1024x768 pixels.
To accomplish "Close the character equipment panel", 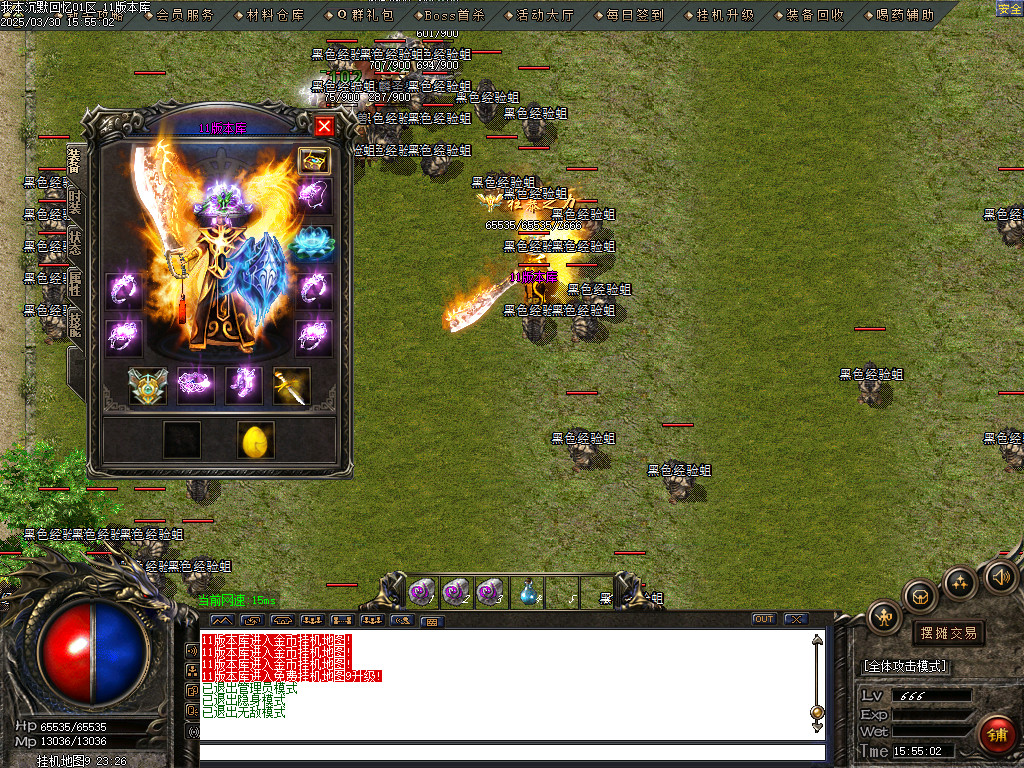I will click(x=324, y=126).
